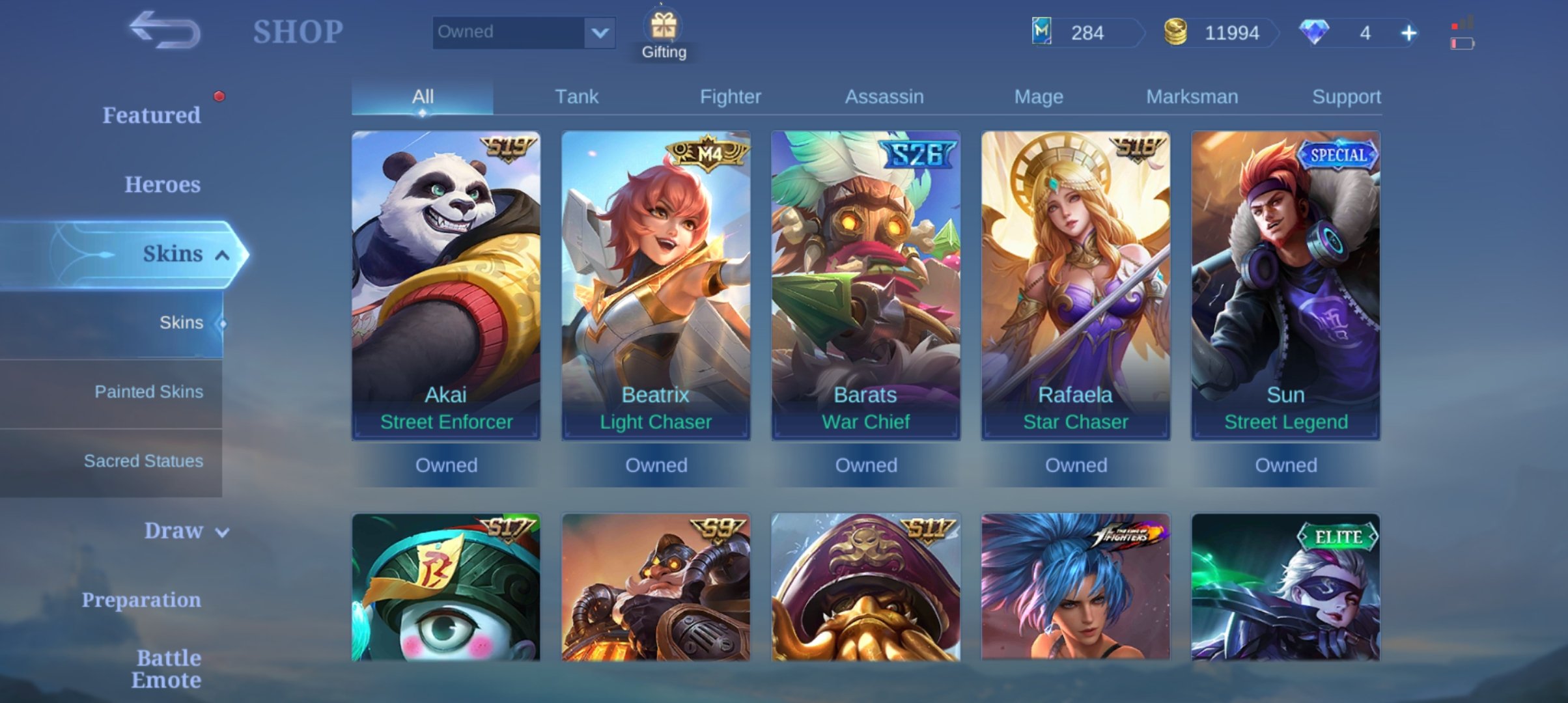Viewport: 1568px width, 703px height.
Task: Show Assassin skins tab
Action: pyautogui.click(x=884, y=97)
